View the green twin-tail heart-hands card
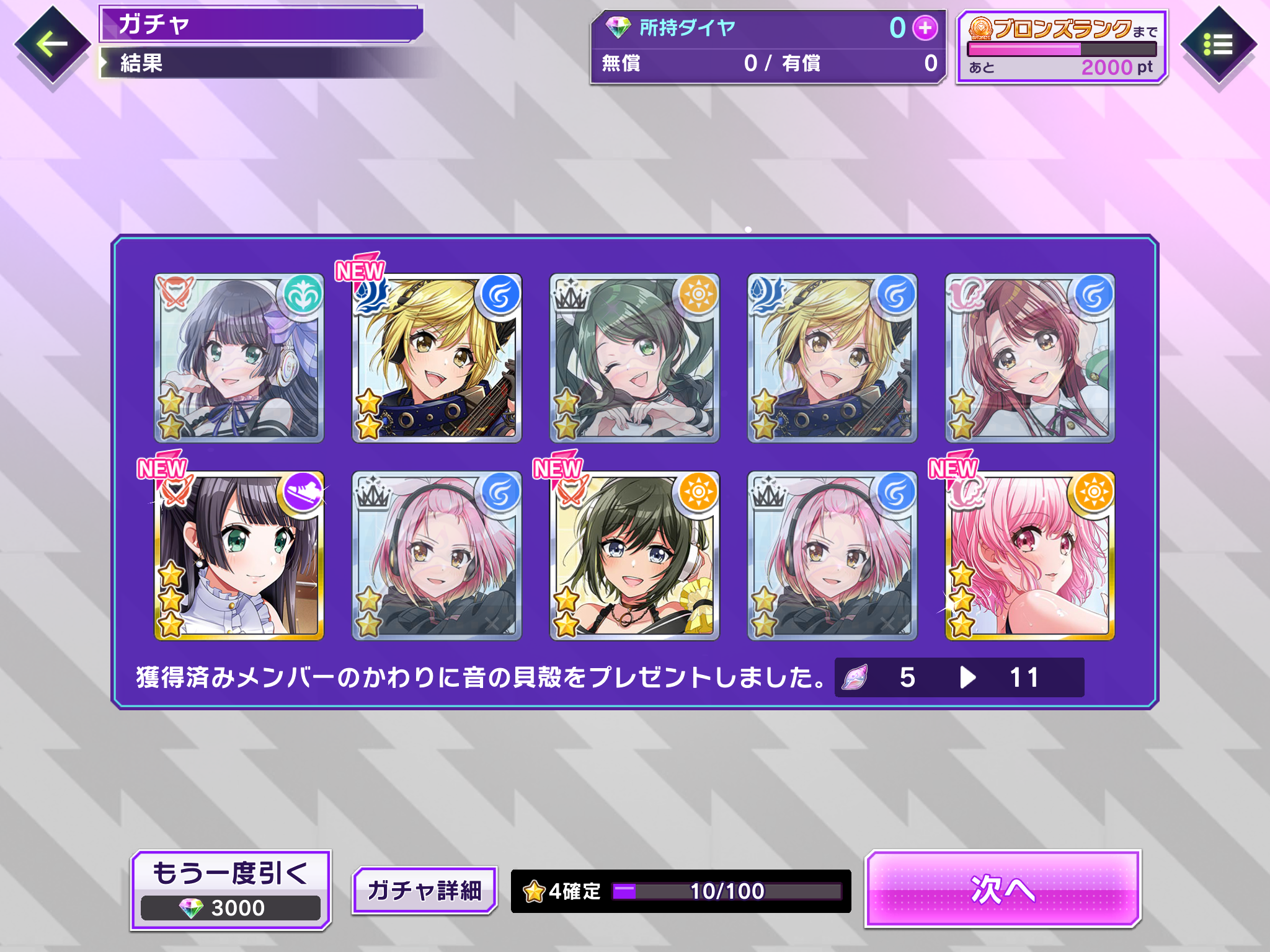The image size is (1270, 952). tap(634, 358)
